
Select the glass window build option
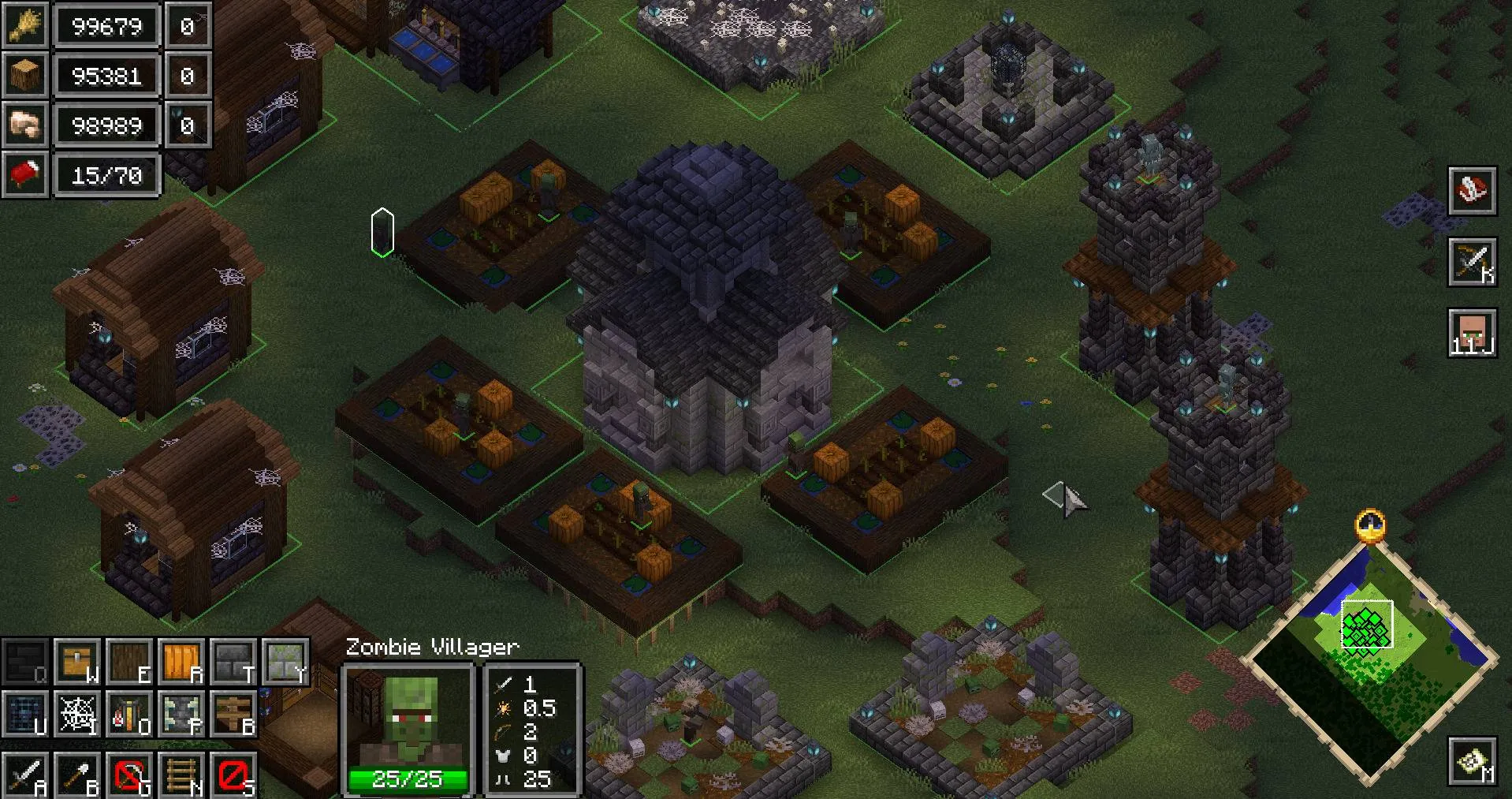click(x=286, y=663)
